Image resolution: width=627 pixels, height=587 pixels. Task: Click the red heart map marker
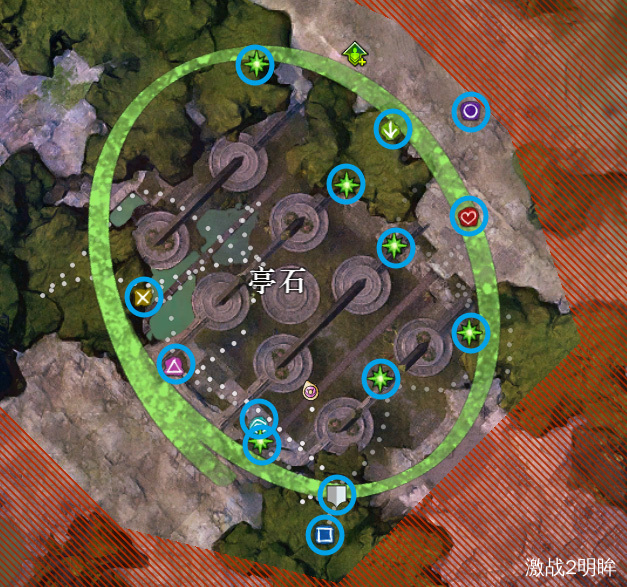468,216
